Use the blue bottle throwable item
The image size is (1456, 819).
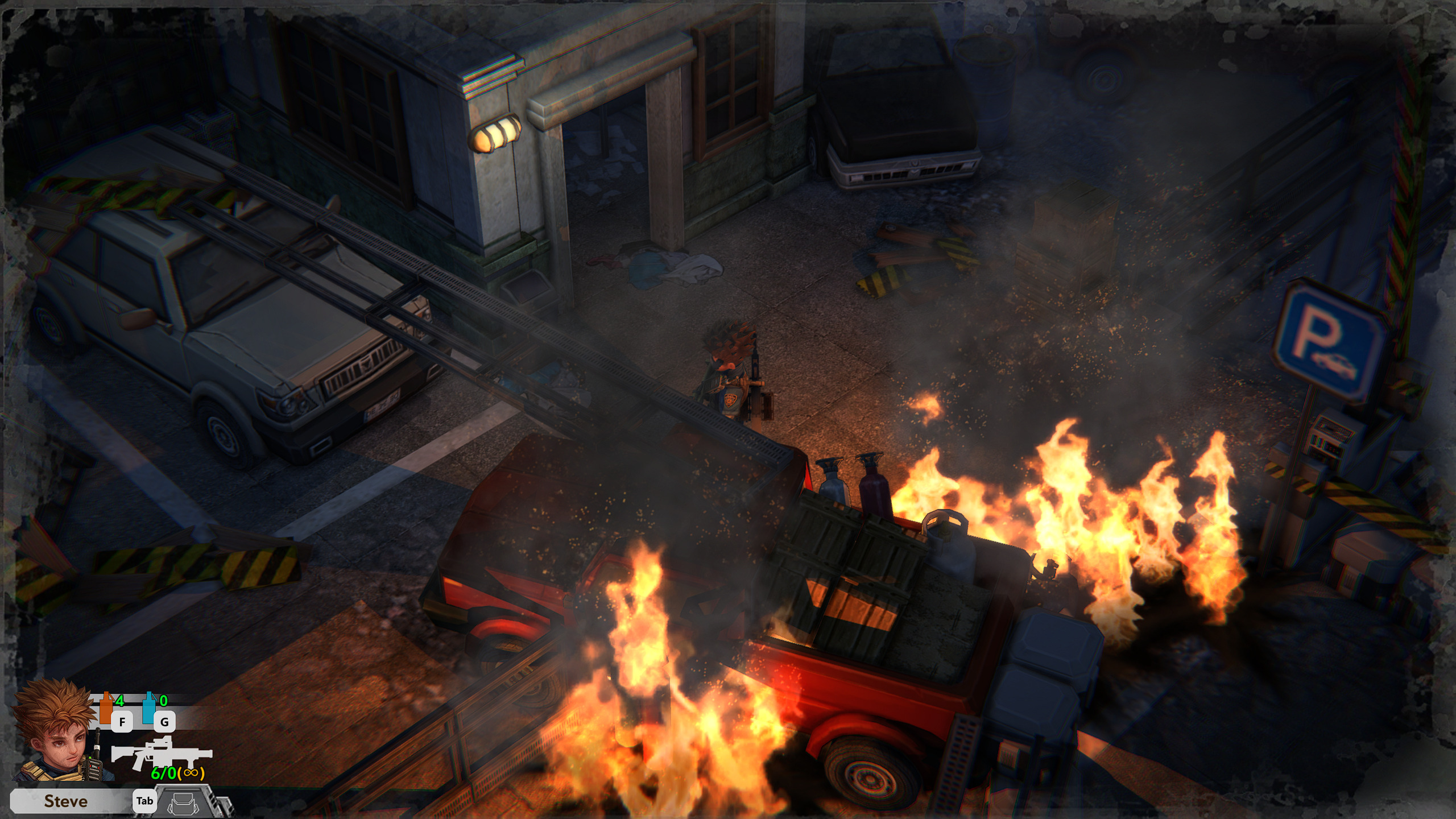click(149, 708)
